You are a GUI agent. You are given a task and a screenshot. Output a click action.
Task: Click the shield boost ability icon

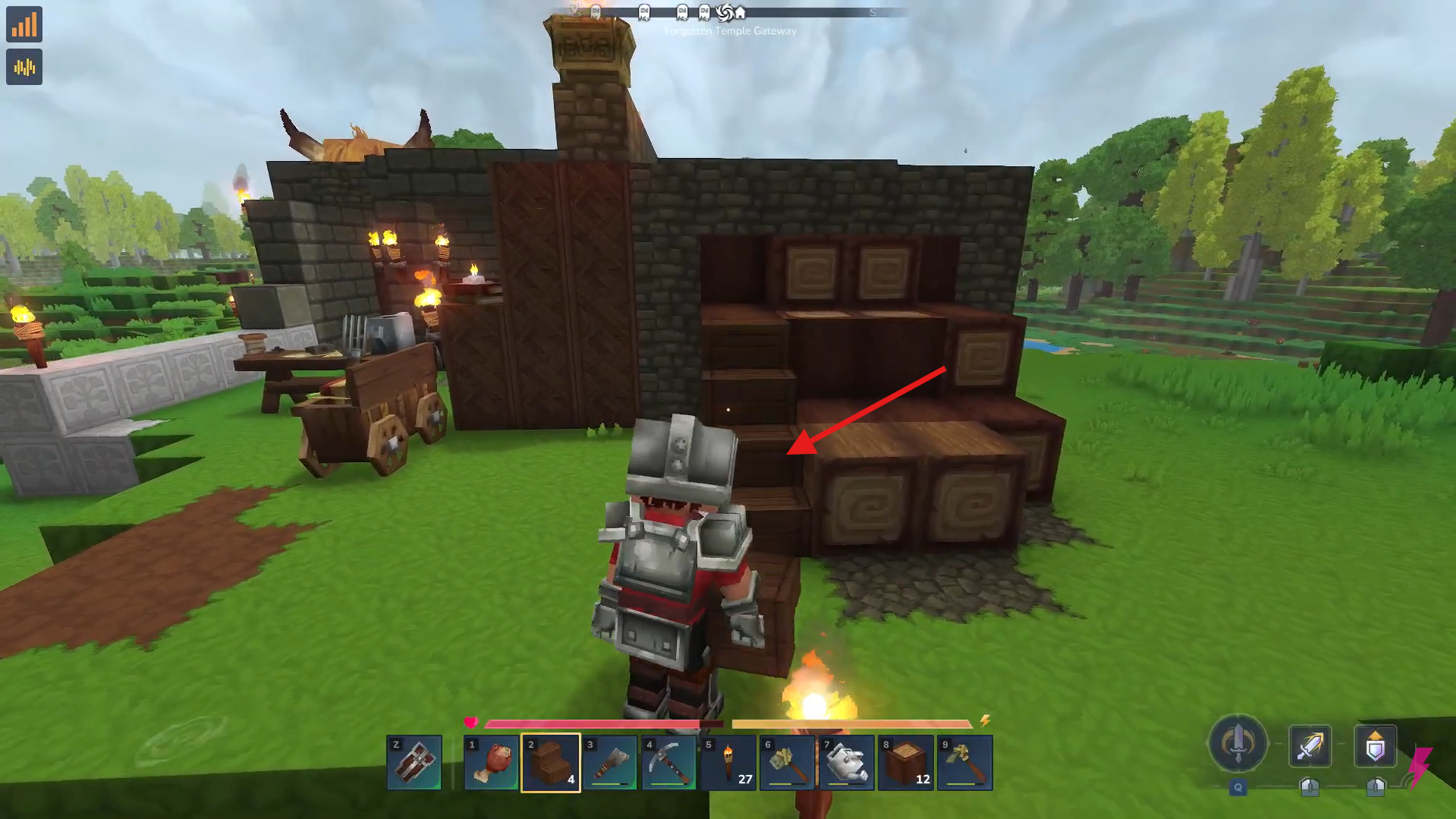pyautogui.click(x=1376, y=746)
